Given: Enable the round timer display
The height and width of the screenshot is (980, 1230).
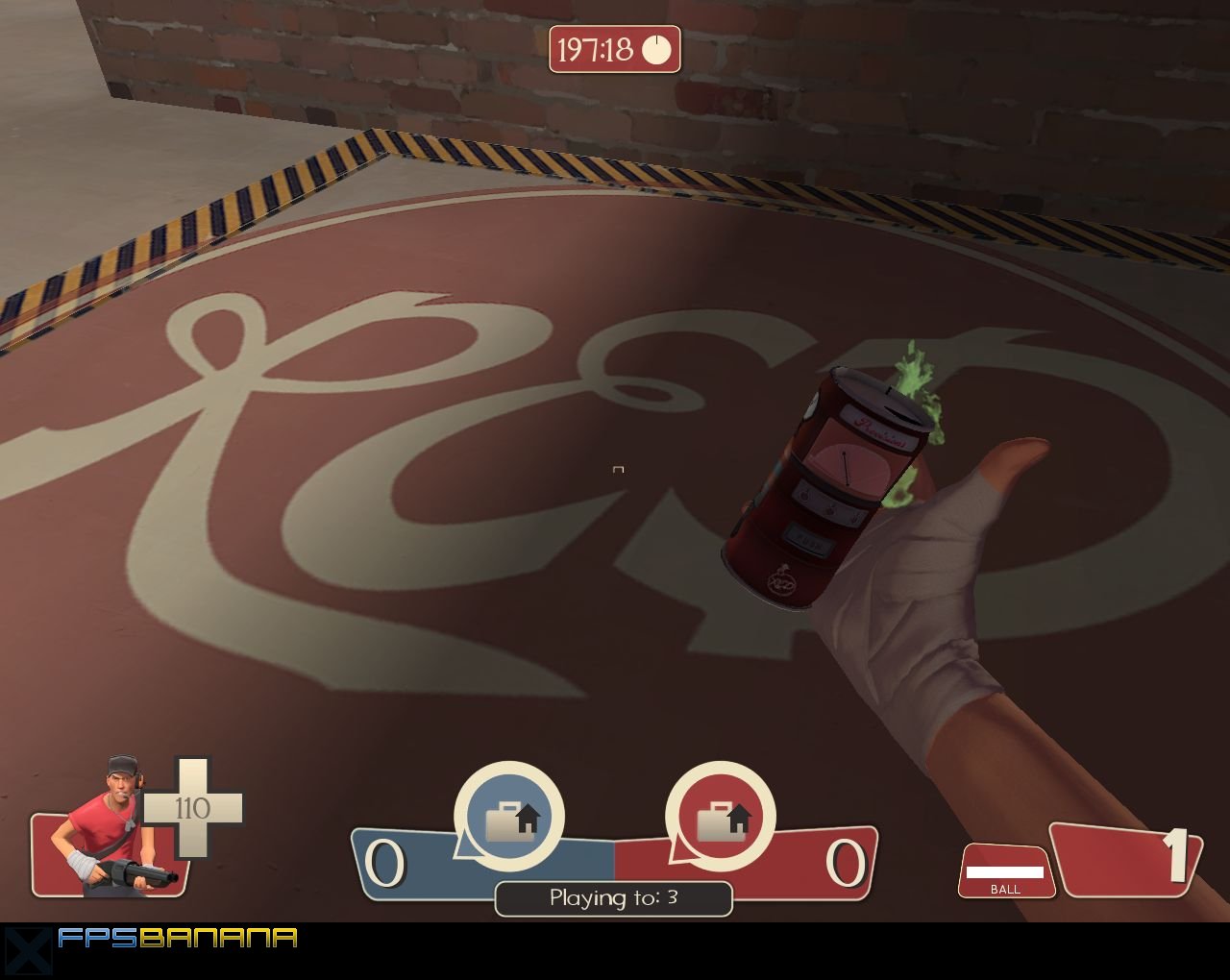Looking at the screenshot, I should click(614, 50).
